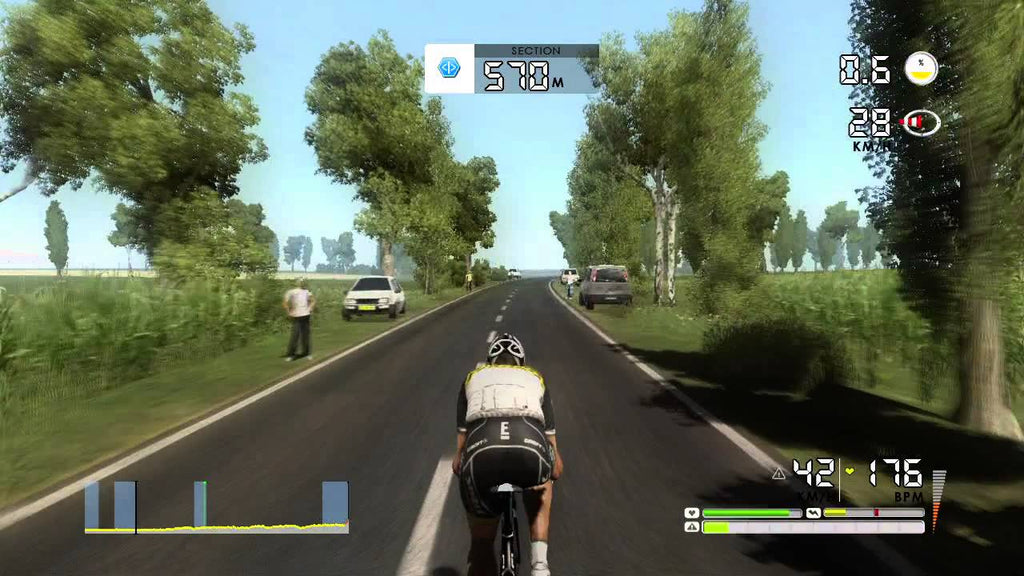
Task: Select the small yellow heart rate icon
Action: point(850,470)
